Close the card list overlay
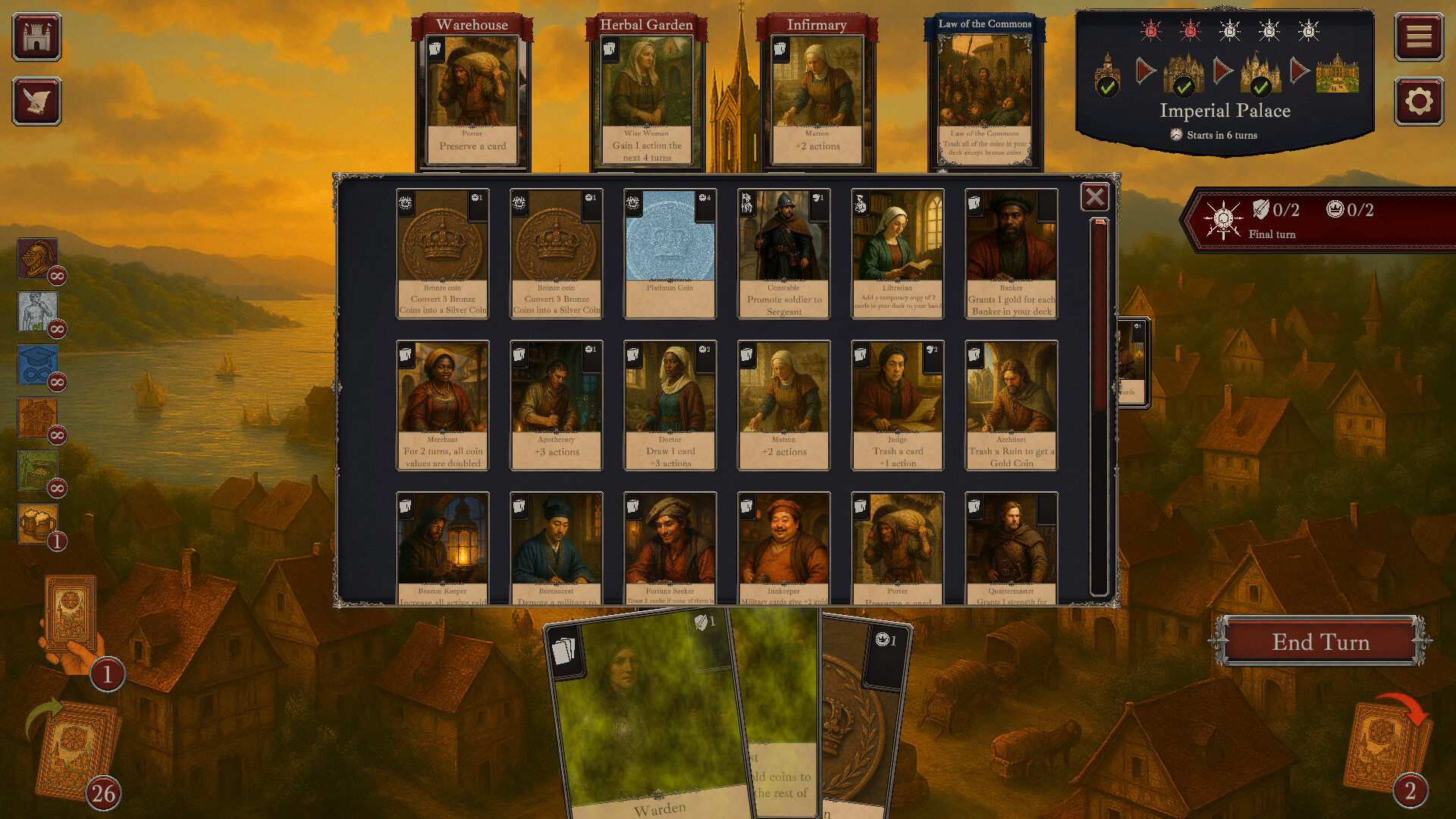The width and height of the screenshot is (1456, 819). pyautogui.click(x=1094, y=198)
